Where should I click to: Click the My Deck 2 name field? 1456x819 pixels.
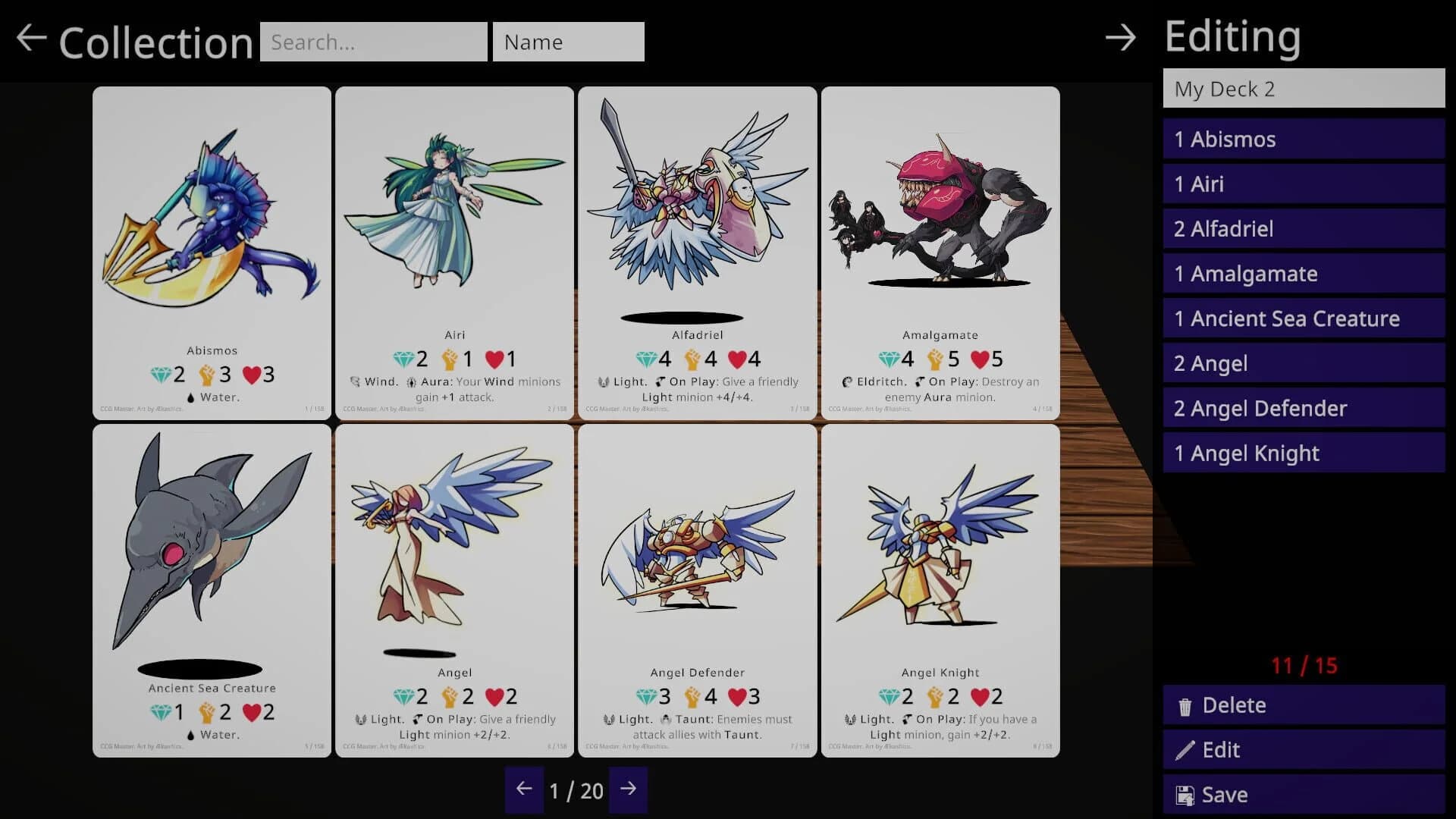click(x=1303, y=89)
